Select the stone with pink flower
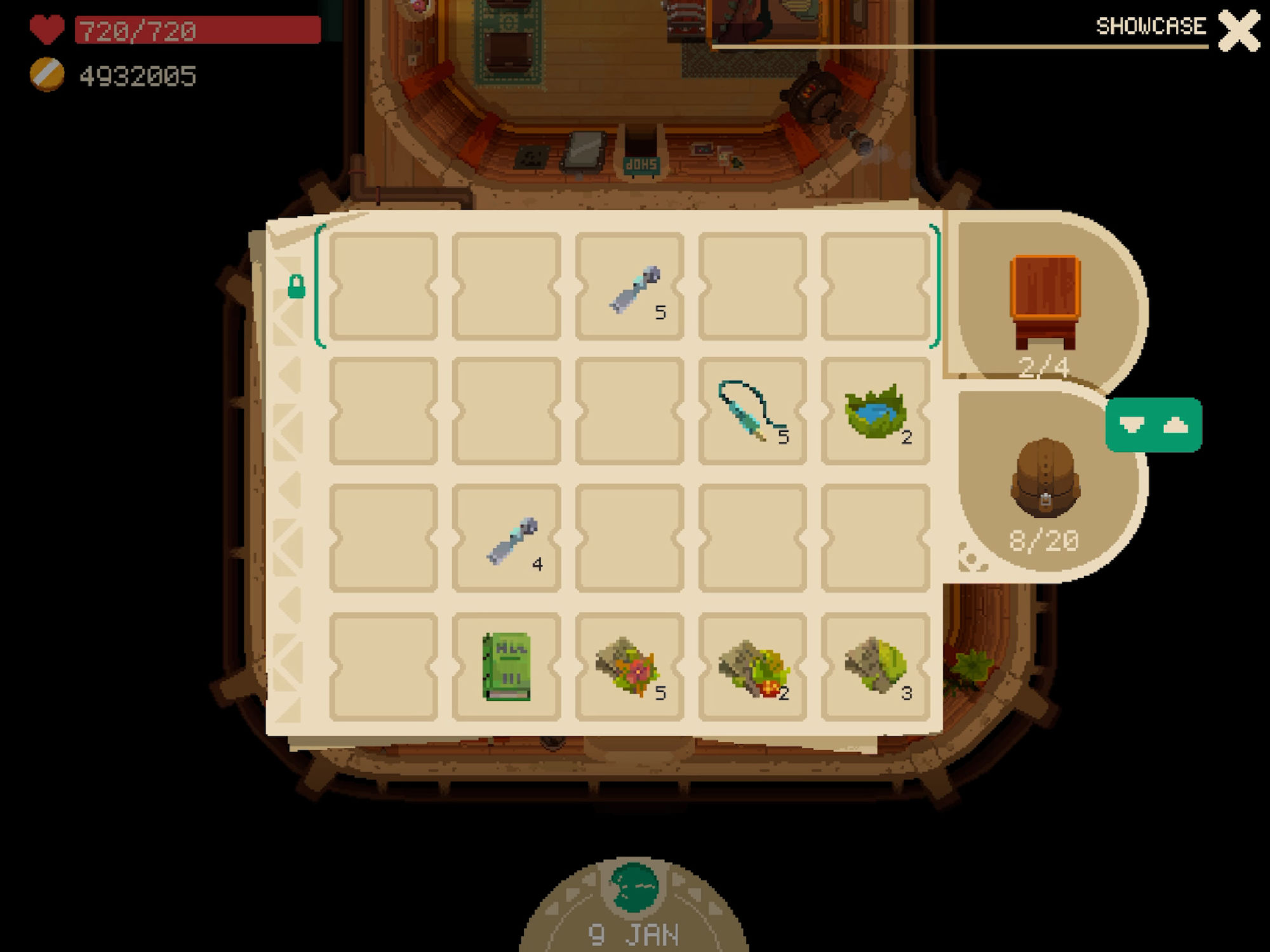 click(x=629, y=666)
